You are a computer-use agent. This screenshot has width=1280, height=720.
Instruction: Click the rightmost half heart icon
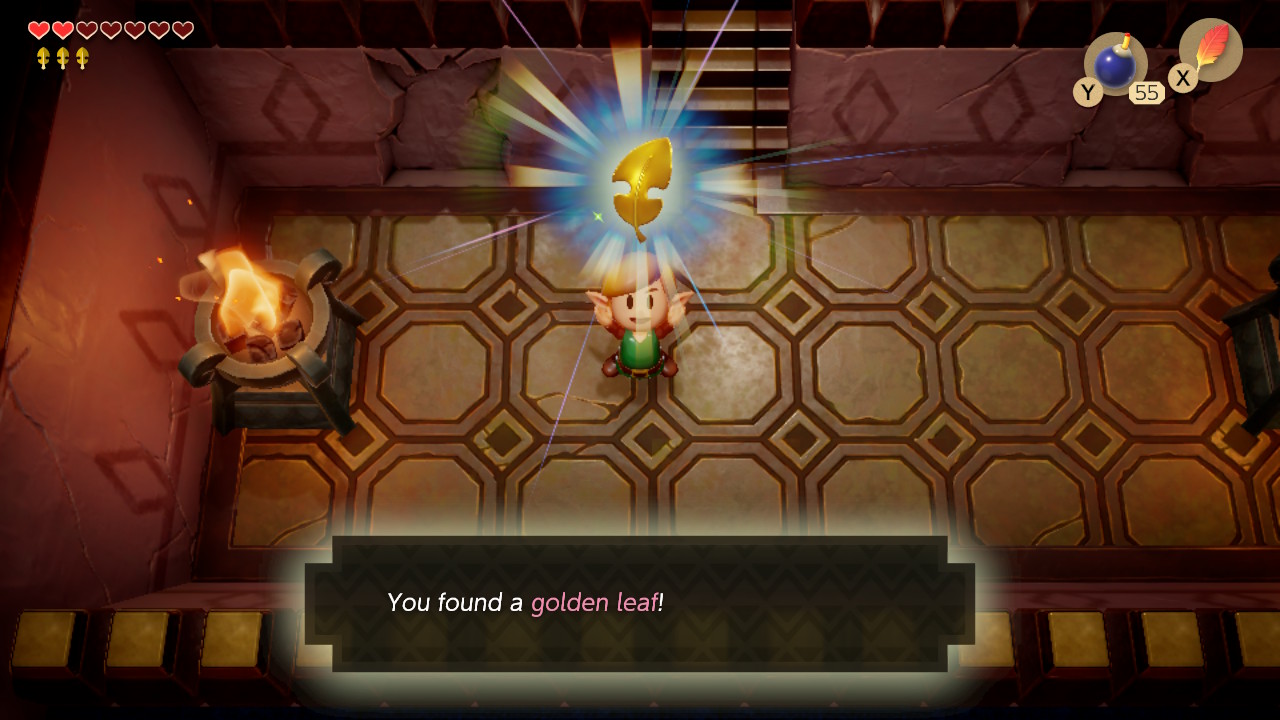click(x=181, y=30)
